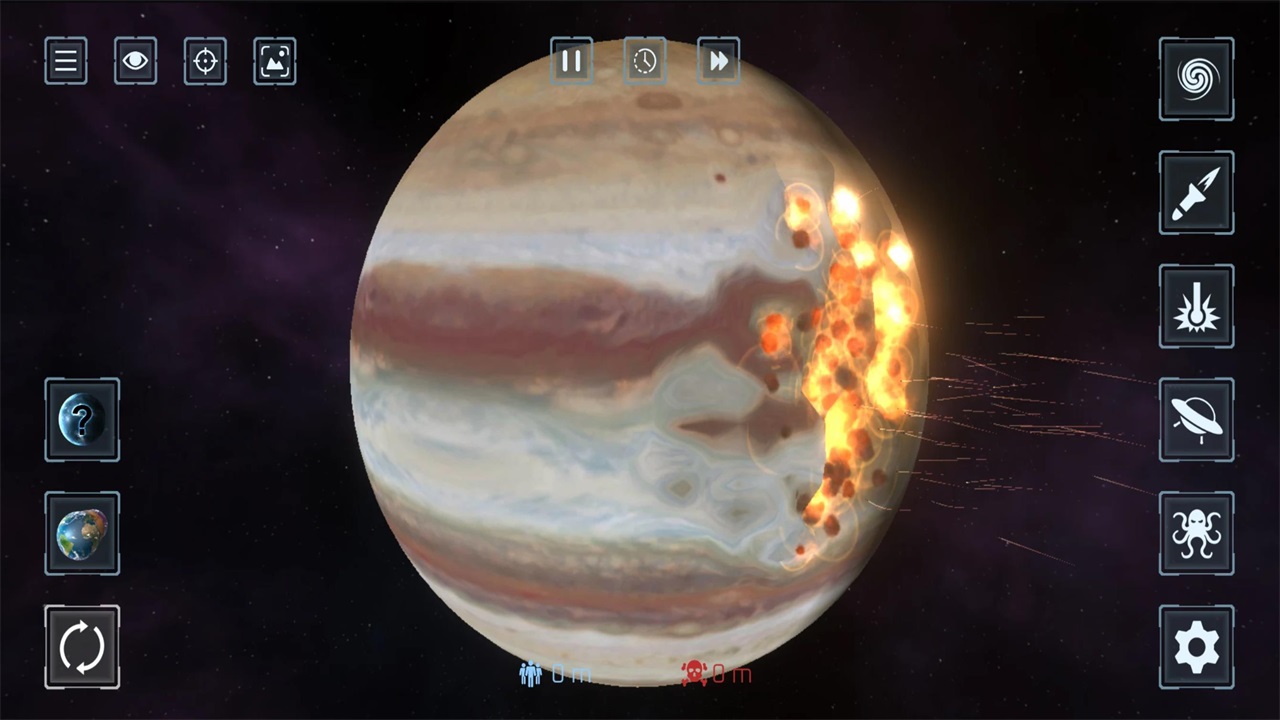Viewport: 1280px width, 720px height.
Task: Select the mystery planet with question mark
Action: 82,420
